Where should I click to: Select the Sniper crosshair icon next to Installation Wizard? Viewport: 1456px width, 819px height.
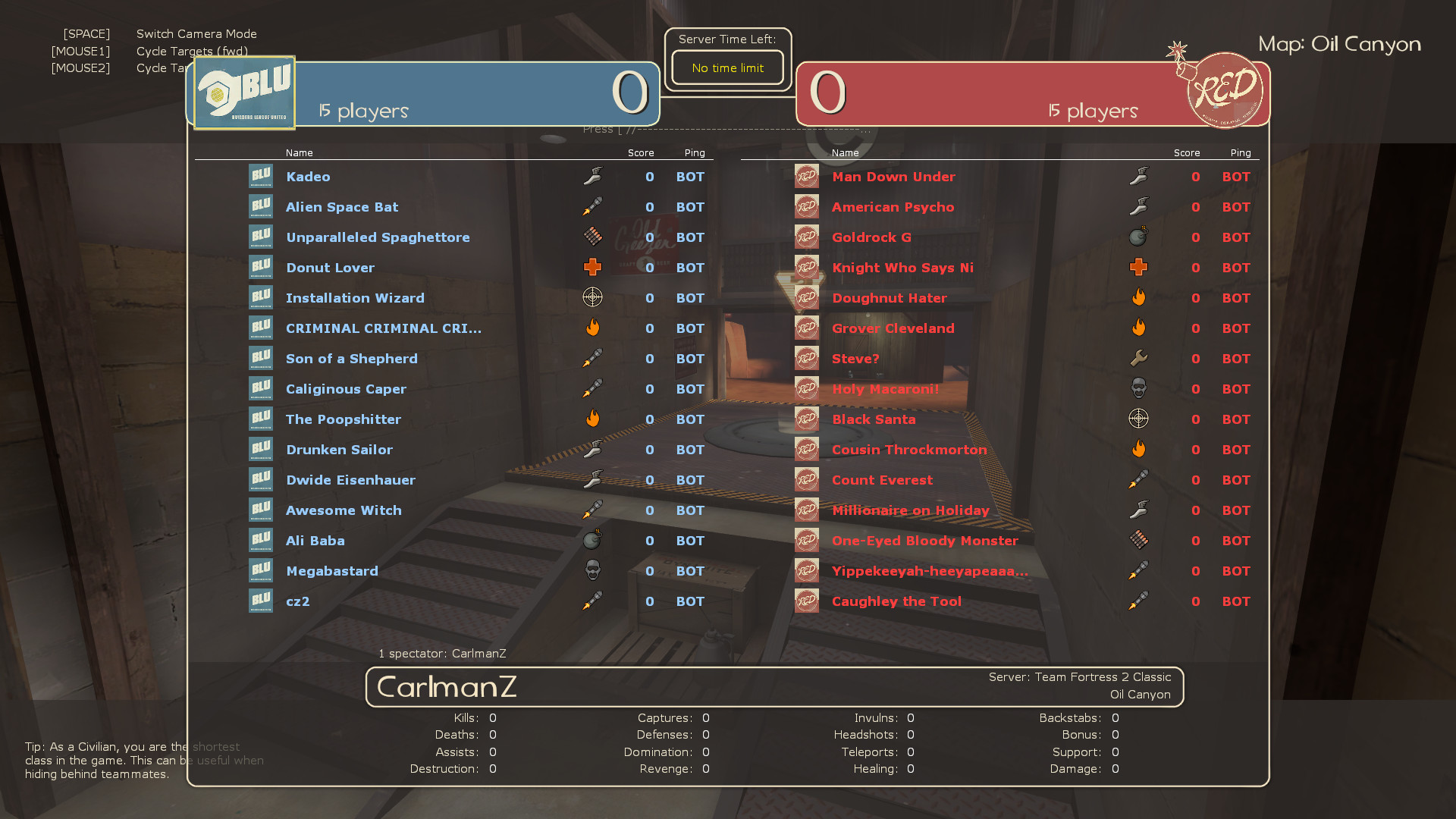pos(592,297)
